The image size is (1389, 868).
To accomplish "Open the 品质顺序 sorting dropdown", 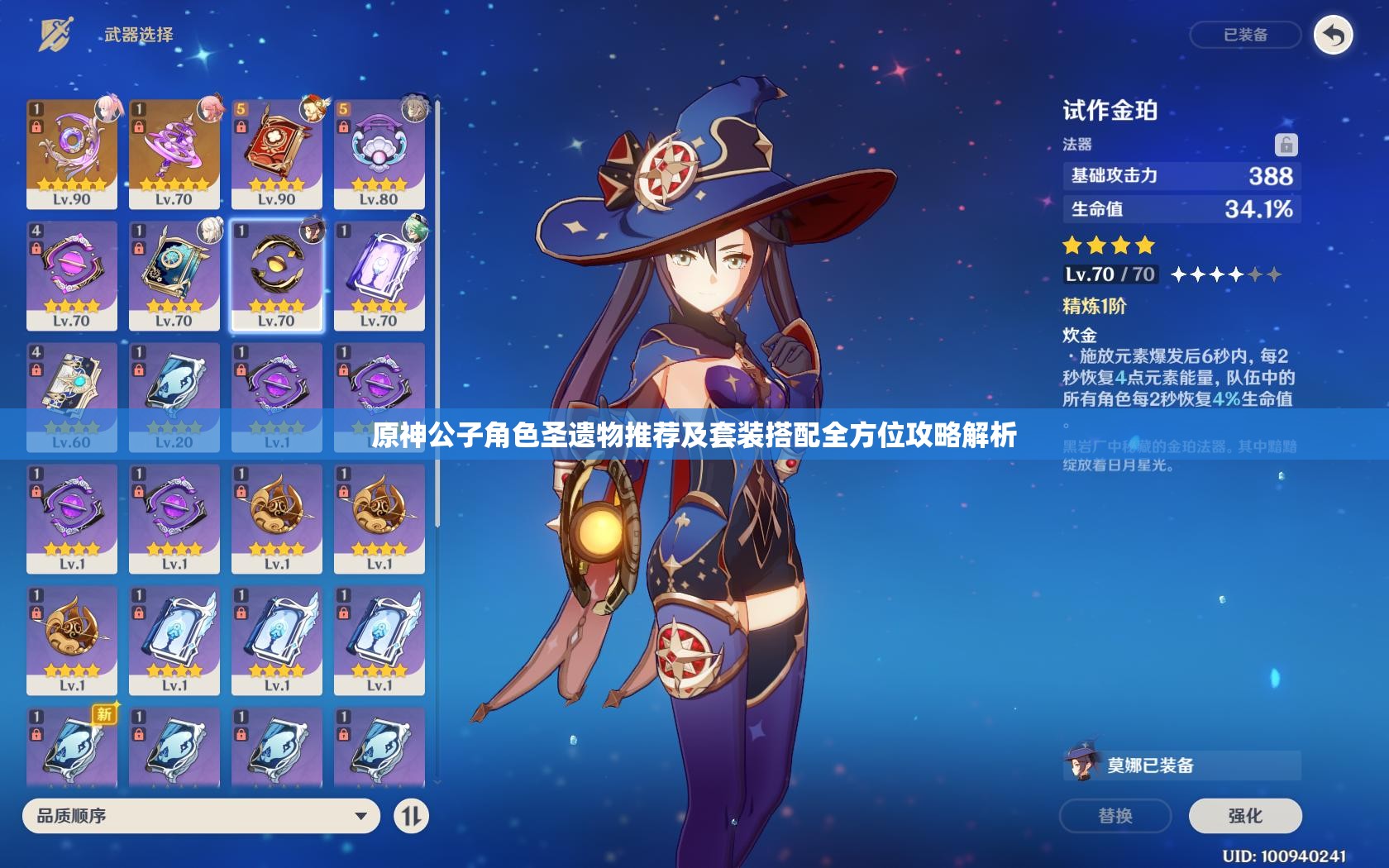I will tap(198, 816).
